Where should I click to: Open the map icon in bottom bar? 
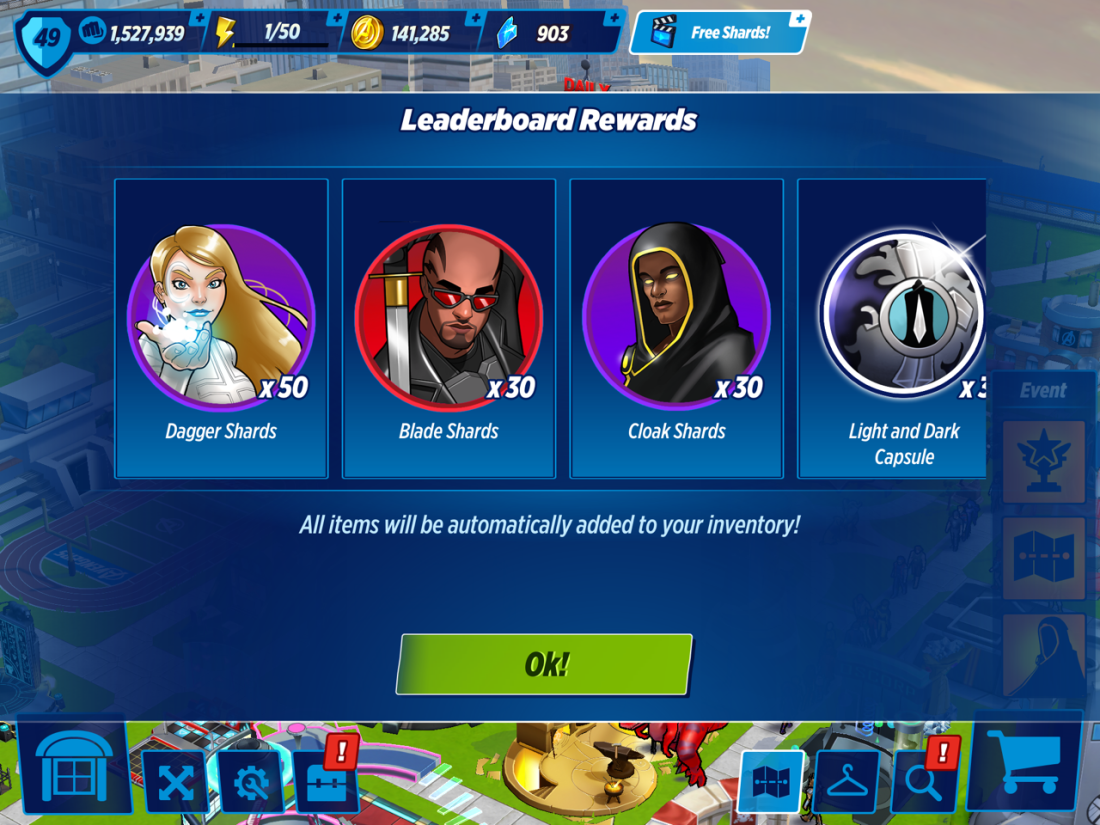pyautogui.click(x=771, y=782)
